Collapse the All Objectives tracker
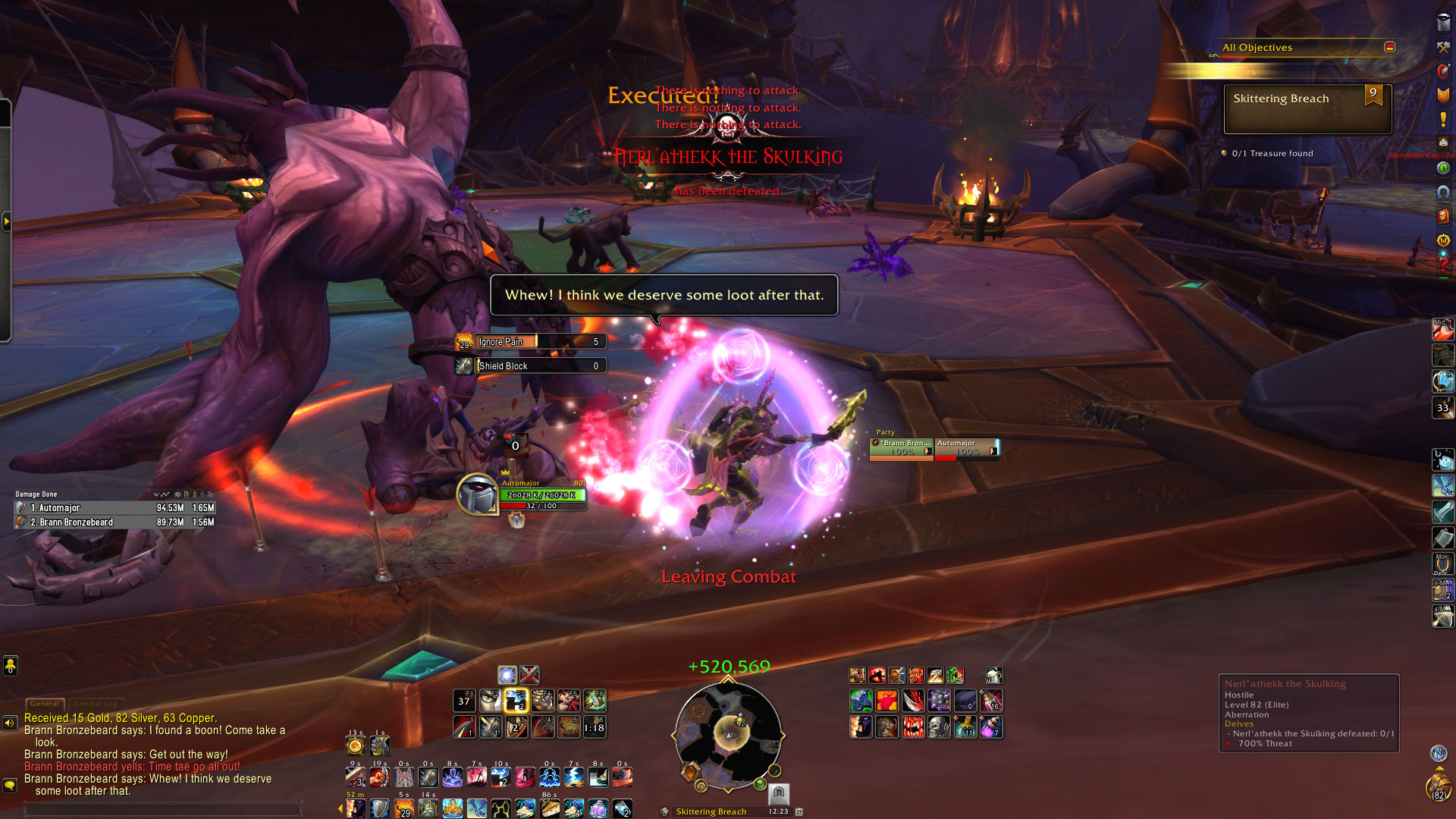Screen dimensions: 1456x819 coord(1389,47)
